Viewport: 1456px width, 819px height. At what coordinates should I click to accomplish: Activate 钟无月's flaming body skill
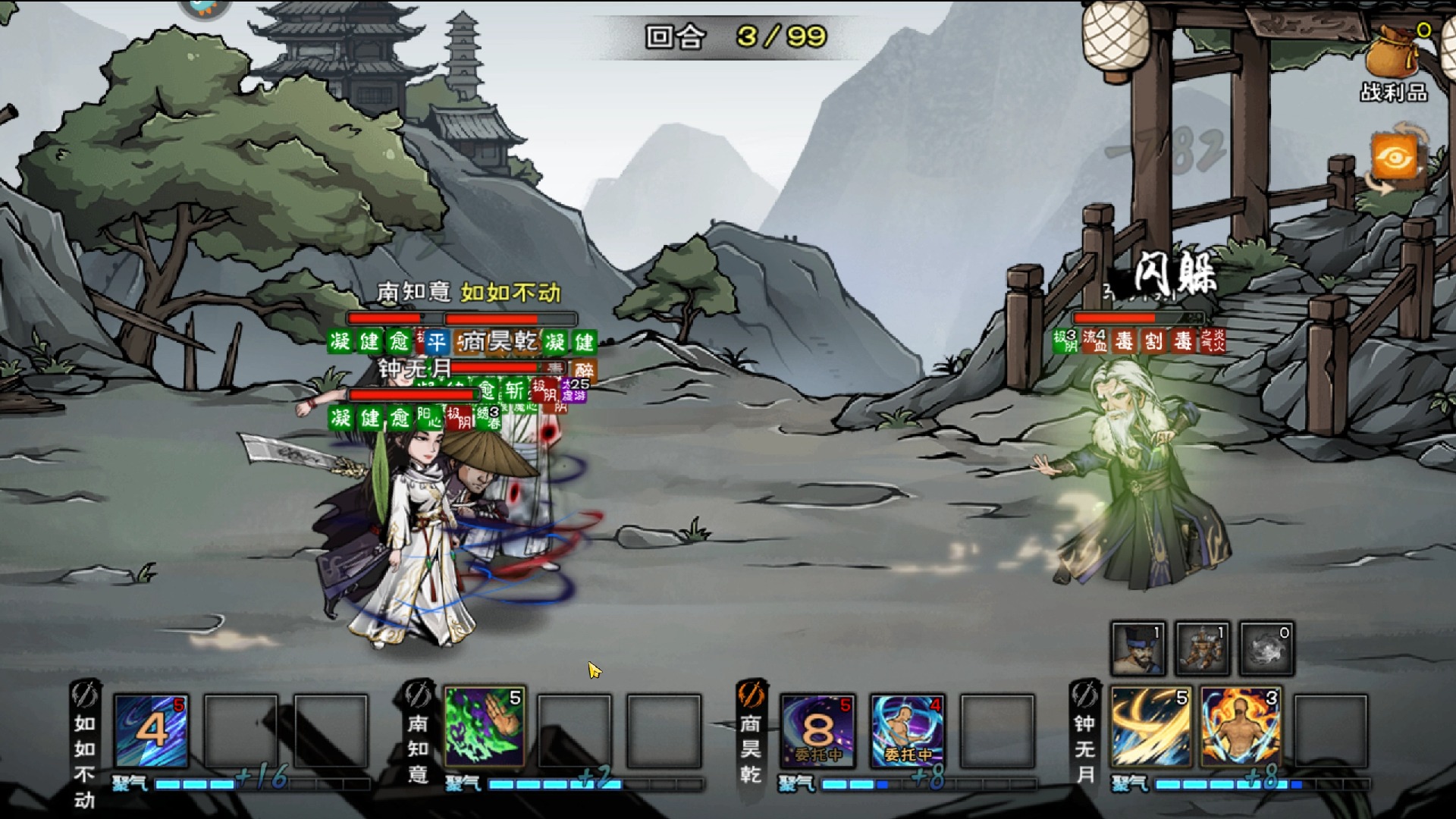(1241, 728)
